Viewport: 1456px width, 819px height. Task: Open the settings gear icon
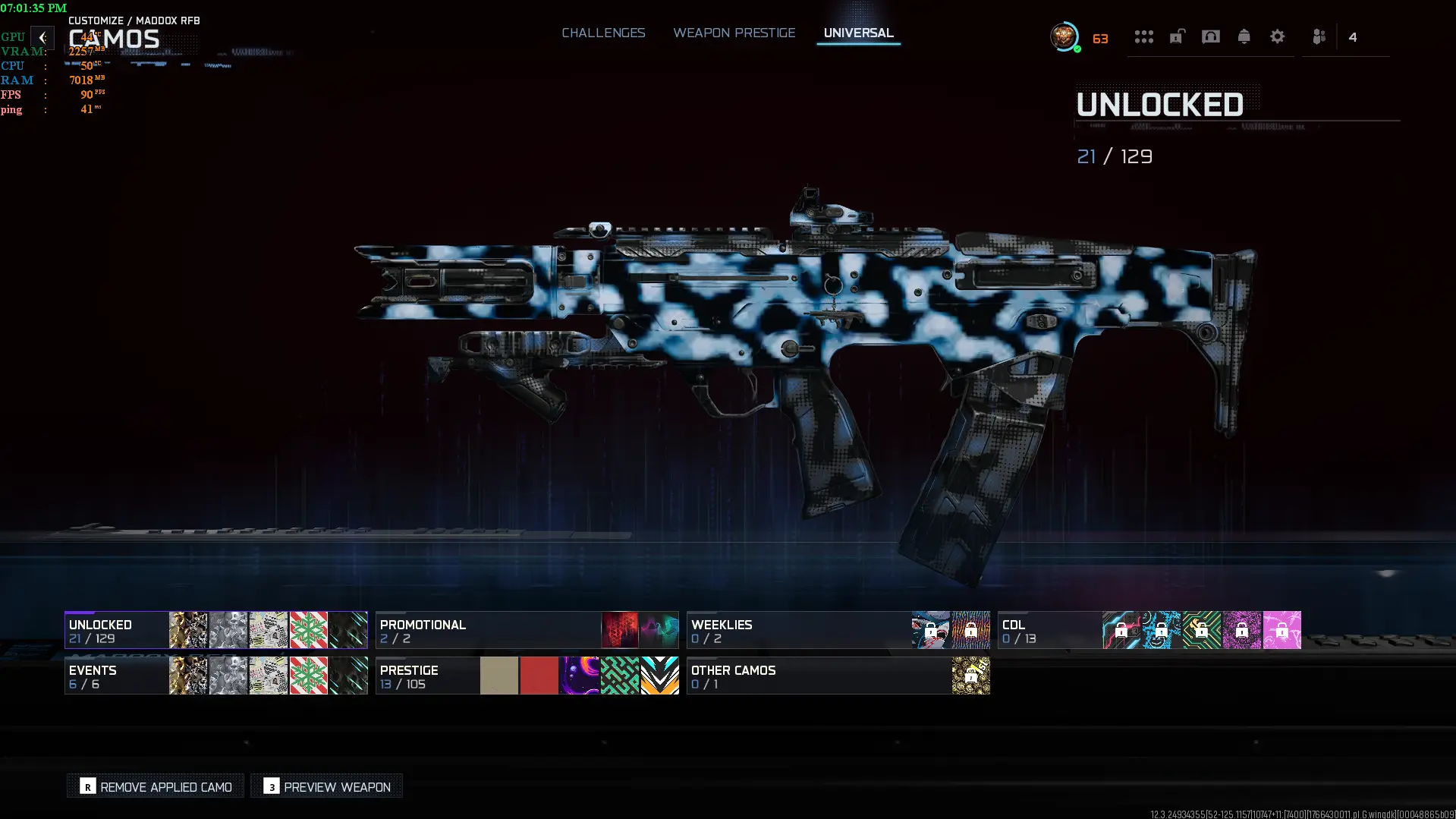[1278, 36]
